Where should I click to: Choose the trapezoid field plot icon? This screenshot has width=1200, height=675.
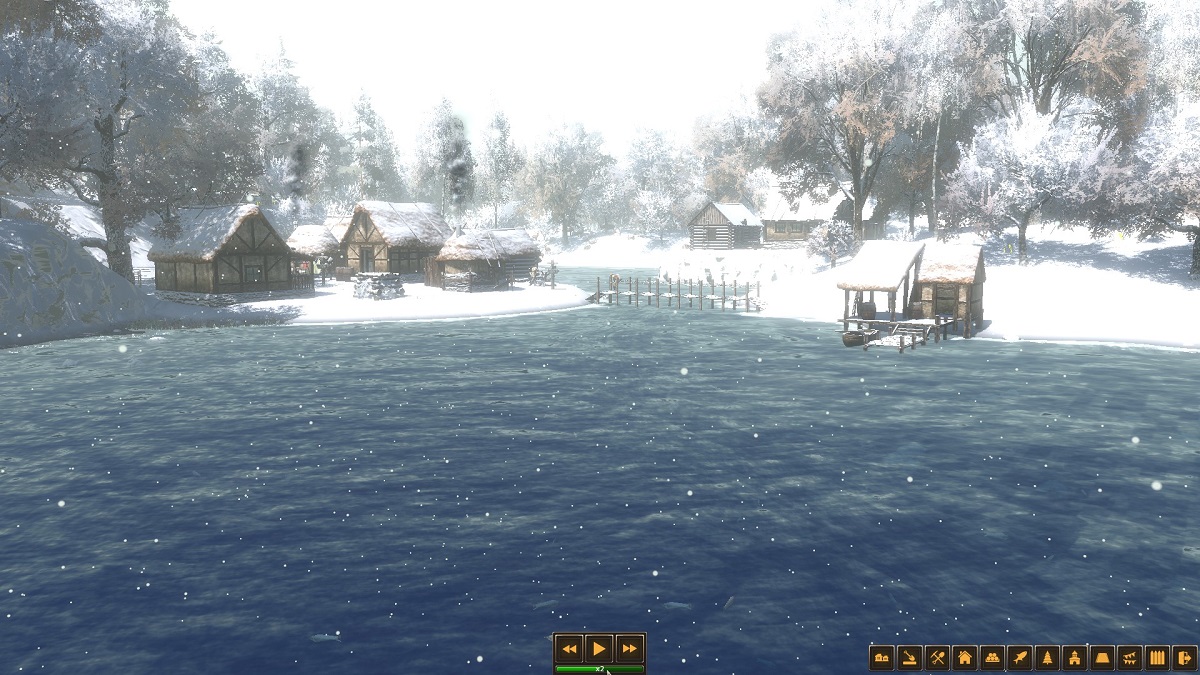tap(1103, 658)
